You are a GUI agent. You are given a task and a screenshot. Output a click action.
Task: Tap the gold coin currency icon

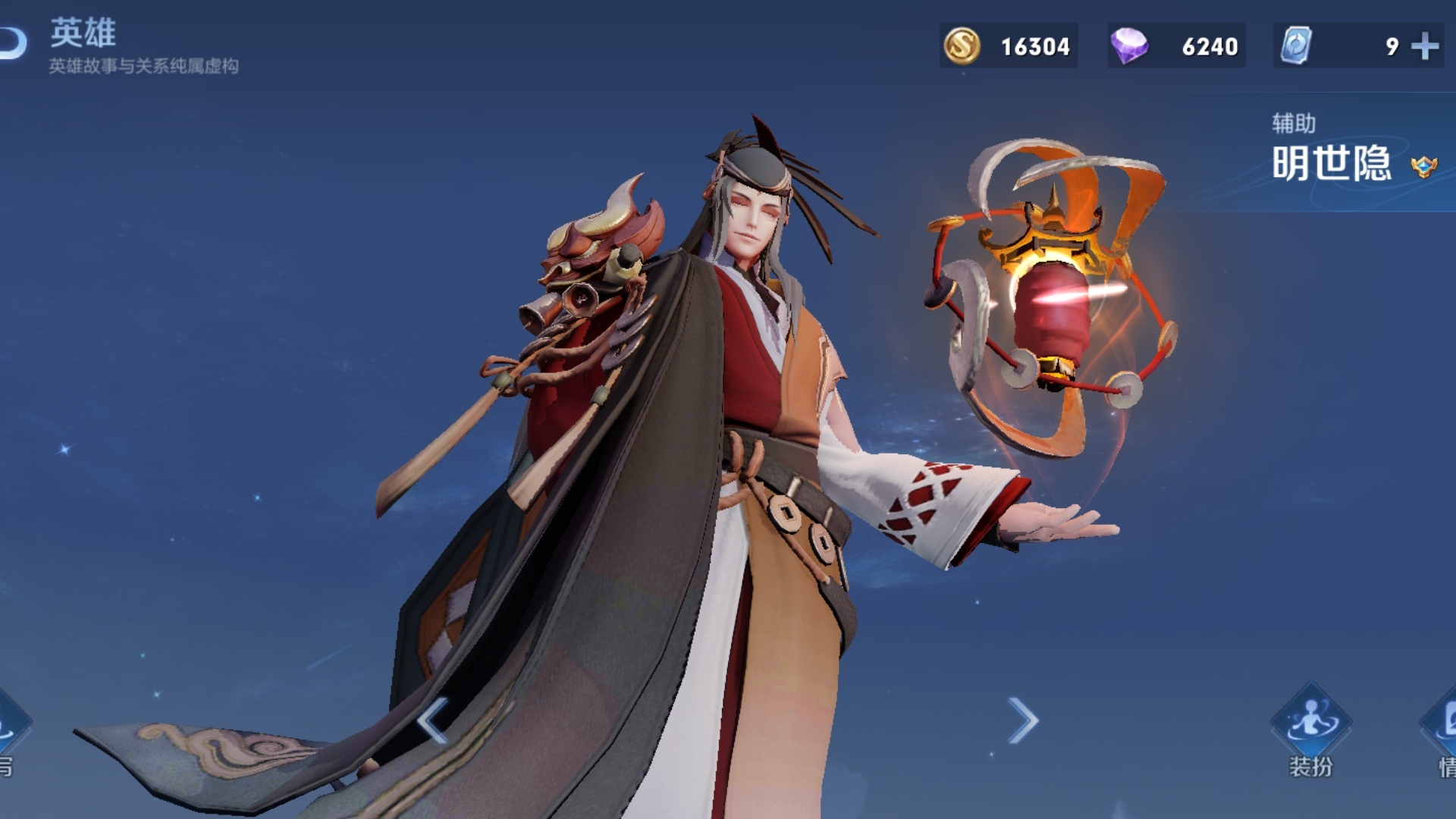click(962, 46)
